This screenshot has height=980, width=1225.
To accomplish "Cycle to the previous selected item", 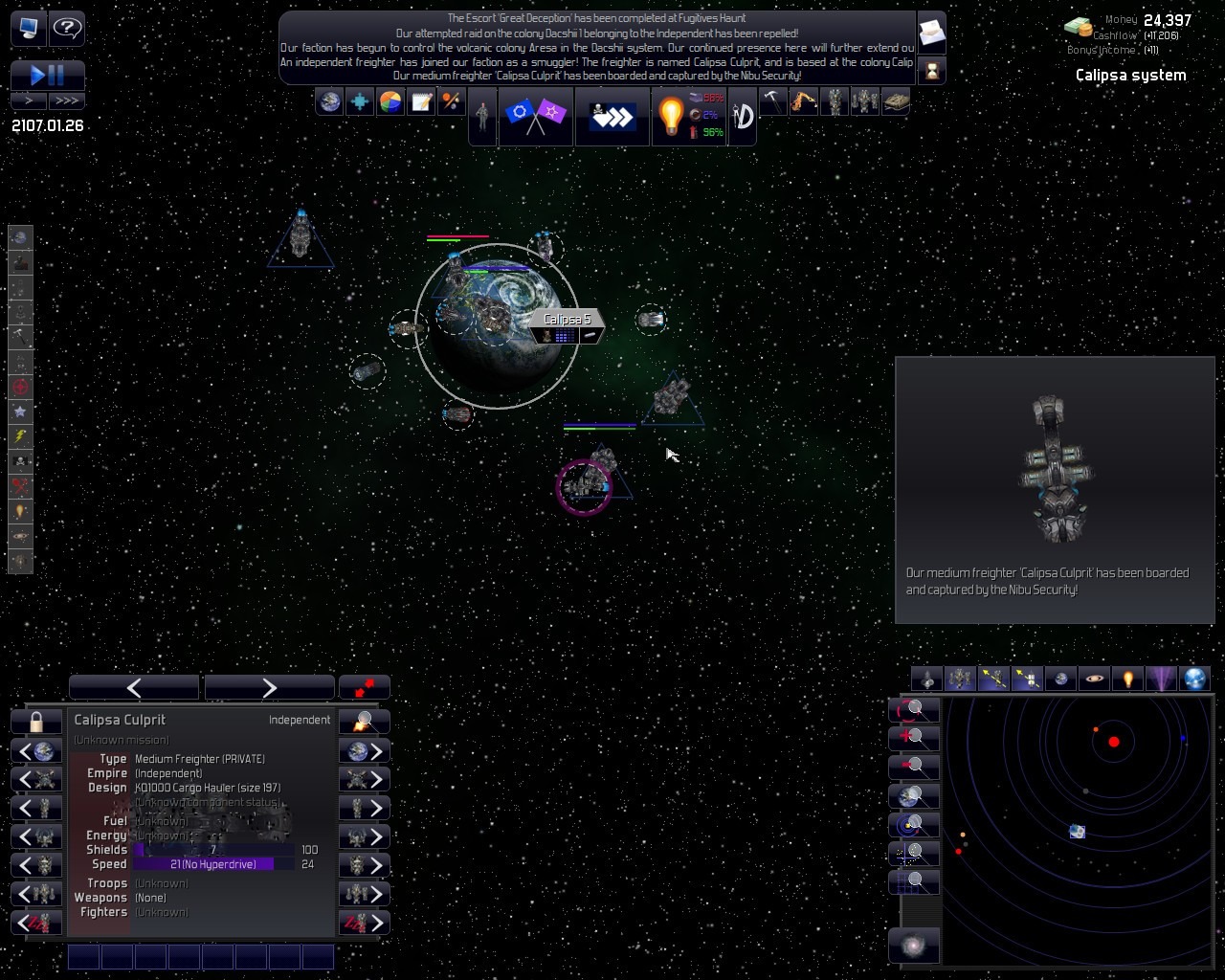I will click(134, 687).
